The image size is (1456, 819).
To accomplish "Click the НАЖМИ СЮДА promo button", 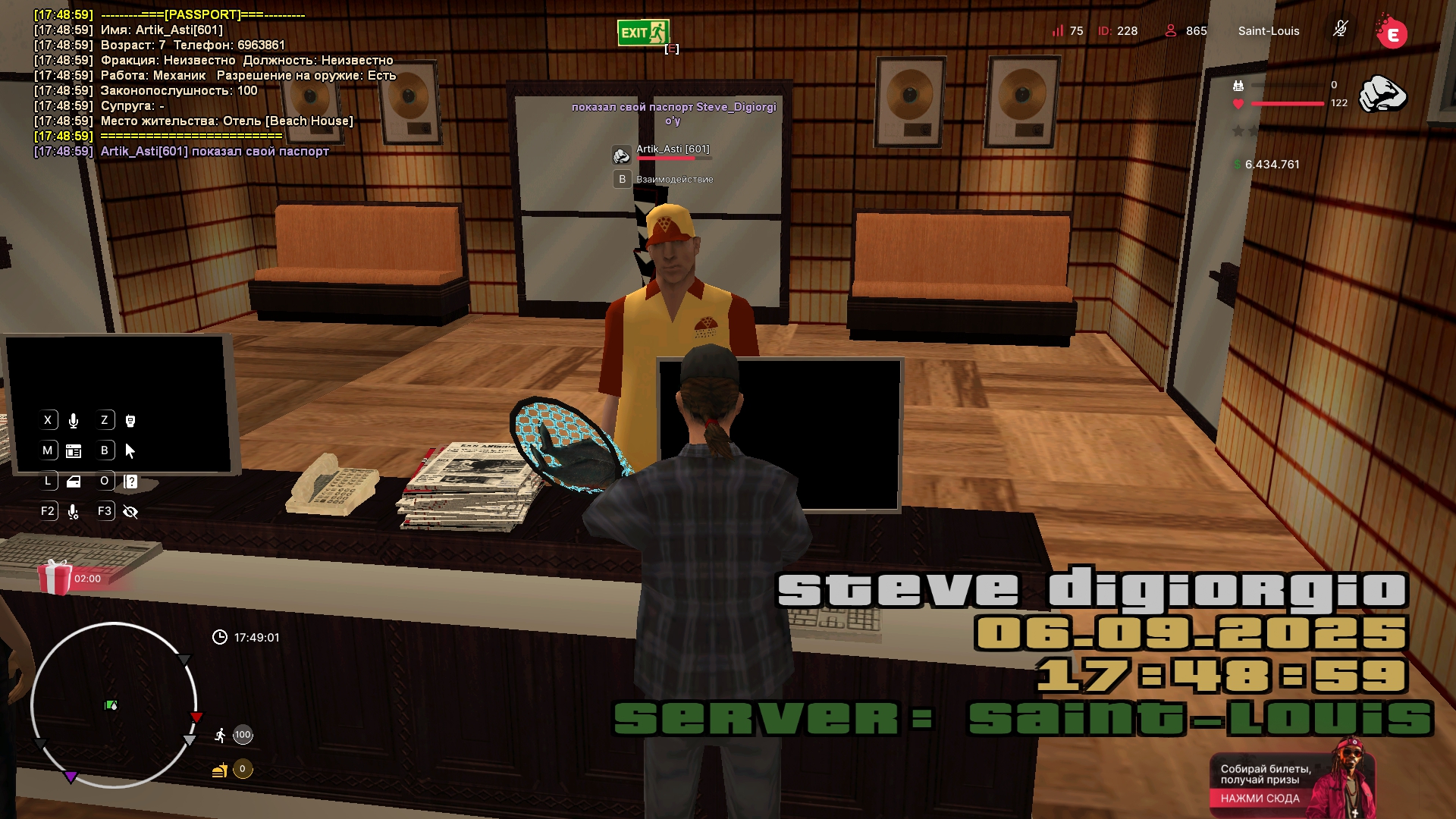I will point(1260,799).
